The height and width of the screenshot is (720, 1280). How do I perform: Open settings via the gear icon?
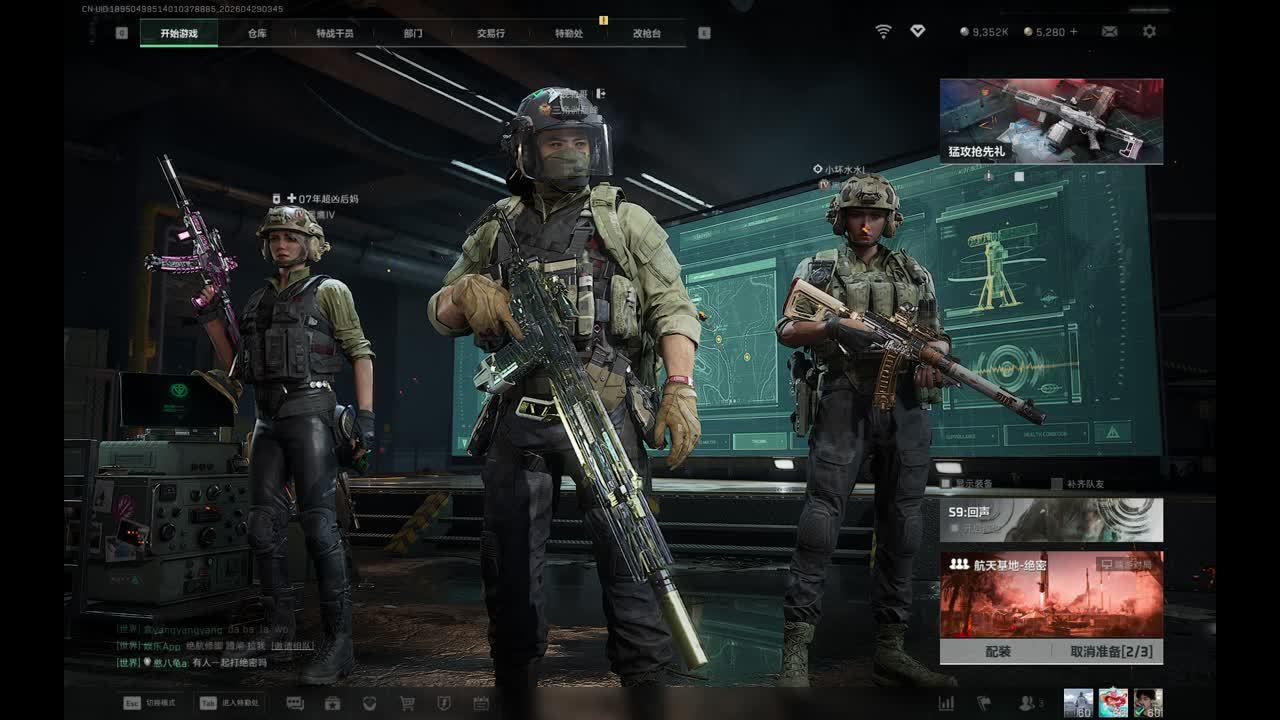click(x=1149, y=32)
